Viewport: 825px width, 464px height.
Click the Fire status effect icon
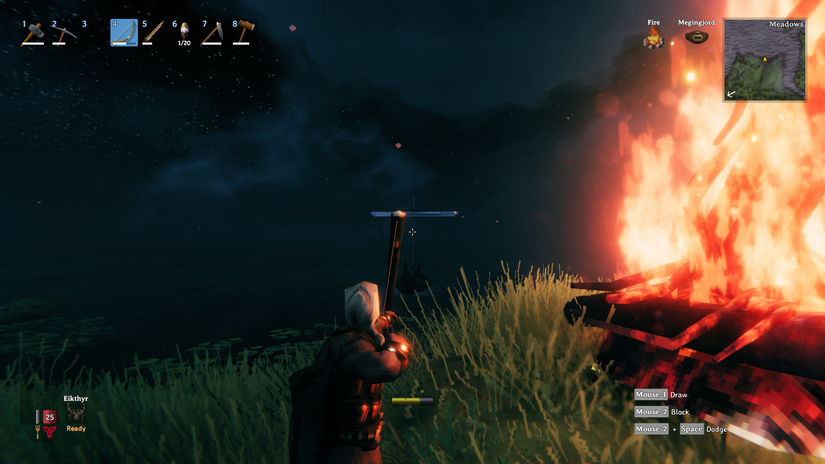(654, 40)
